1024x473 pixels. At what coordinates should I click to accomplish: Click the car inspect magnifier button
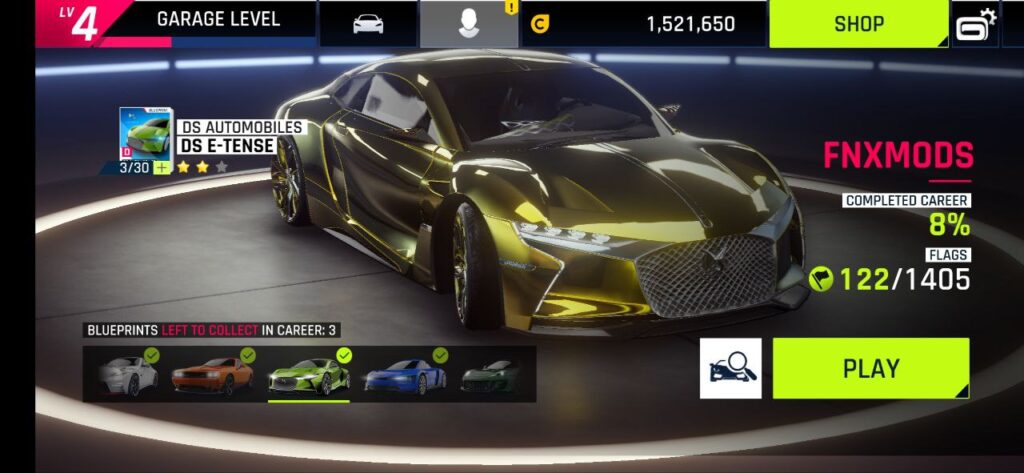[x=730, y=368]
